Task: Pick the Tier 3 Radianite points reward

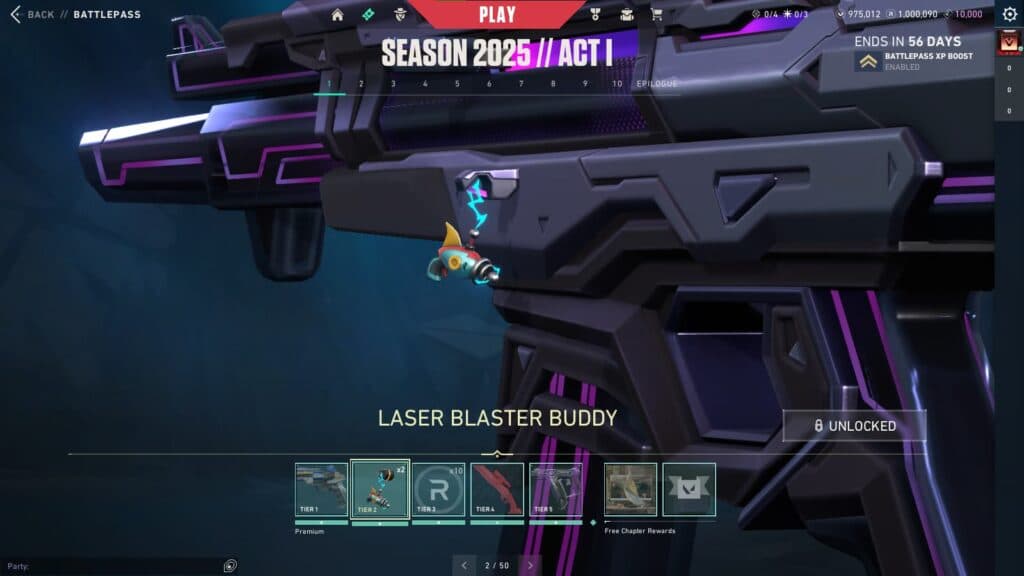Action: coord(439,490)
